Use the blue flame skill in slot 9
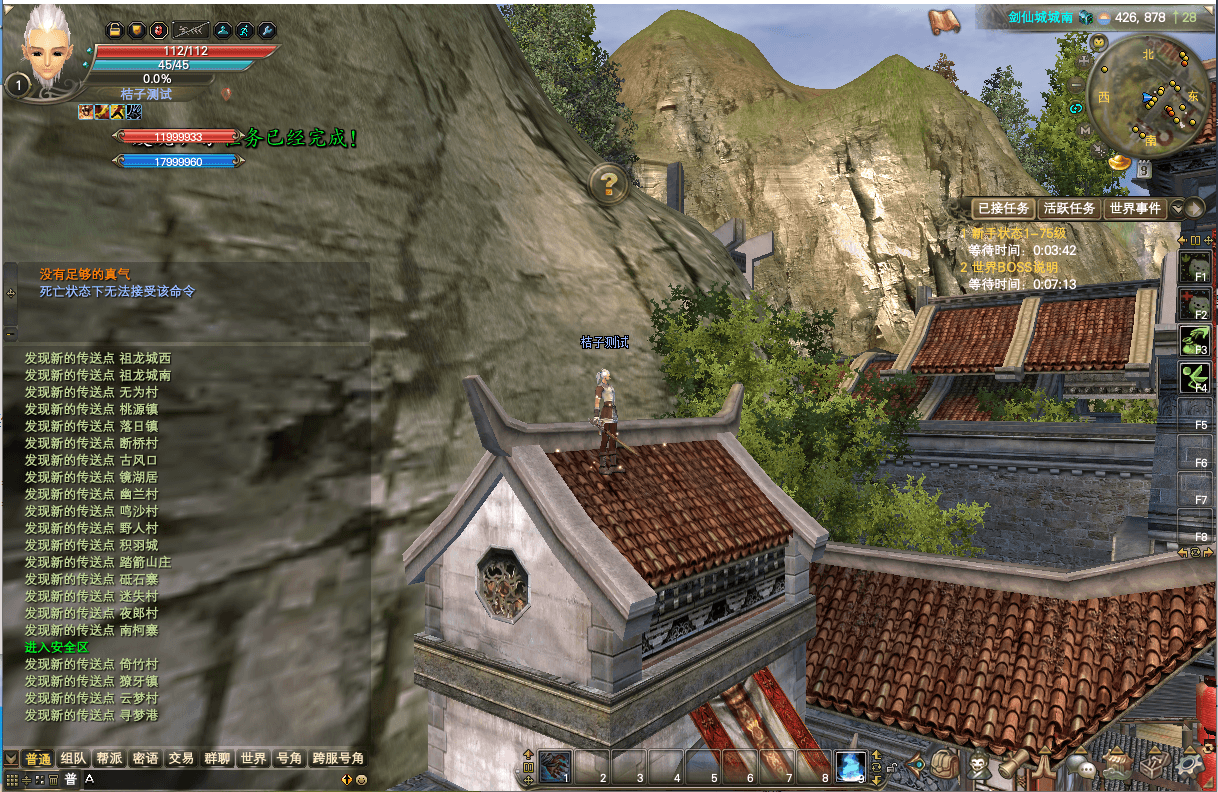The width and height of the screenshot is (1218, 792). (x=850, y=766)
